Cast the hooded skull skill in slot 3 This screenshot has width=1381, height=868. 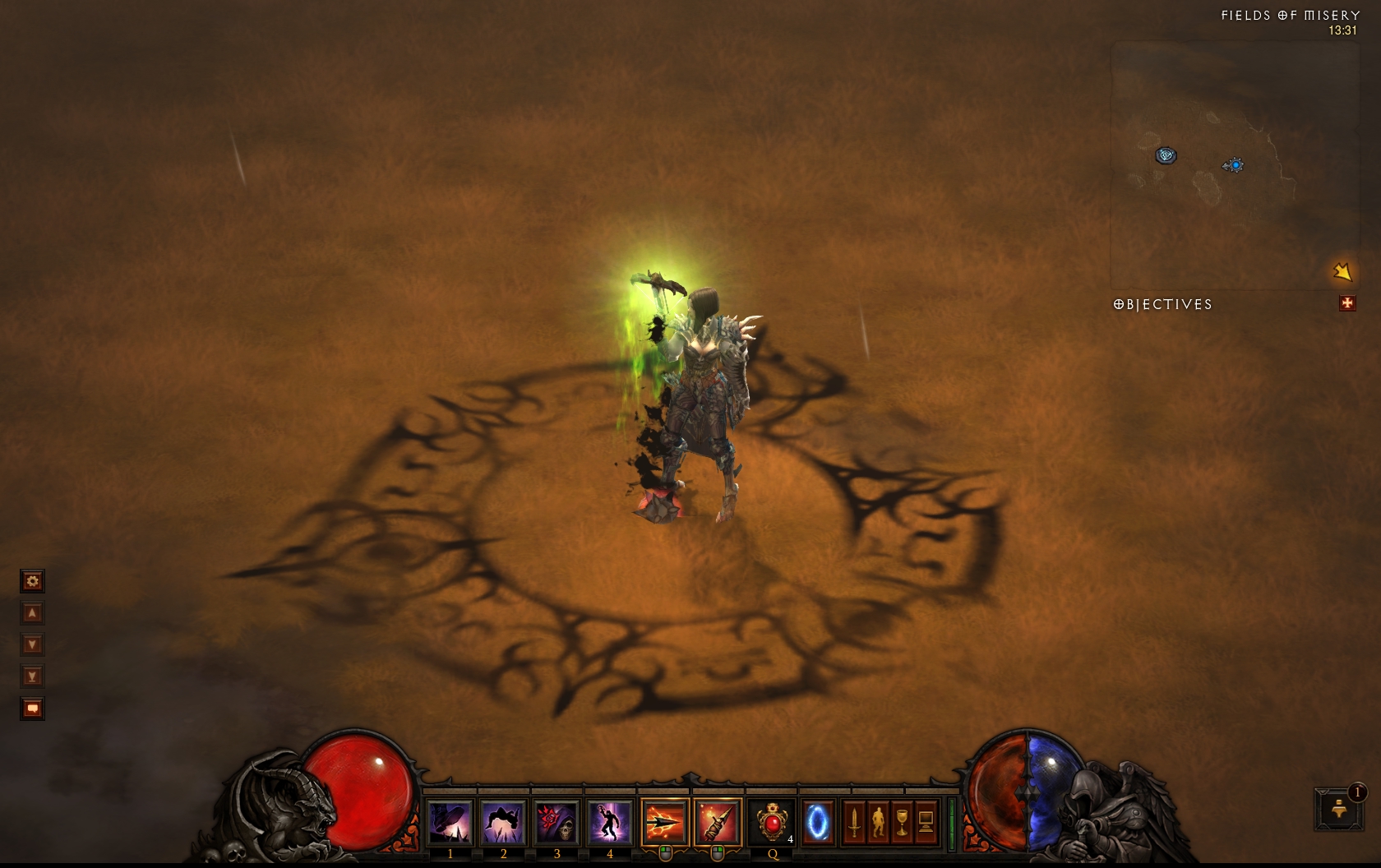[557, 822]
